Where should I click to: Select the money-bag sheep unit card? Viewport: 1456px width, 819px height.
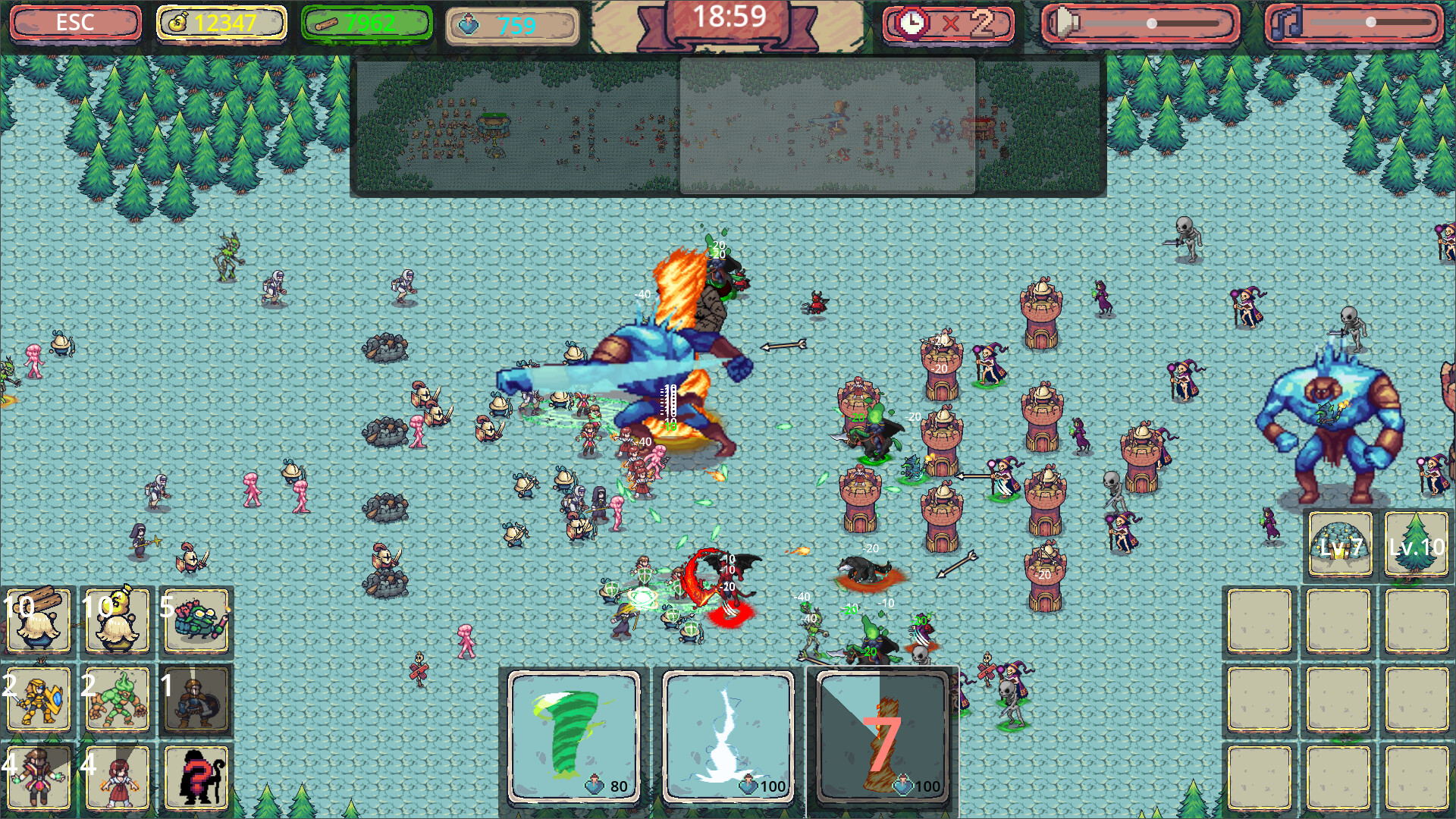pos(118,620)
